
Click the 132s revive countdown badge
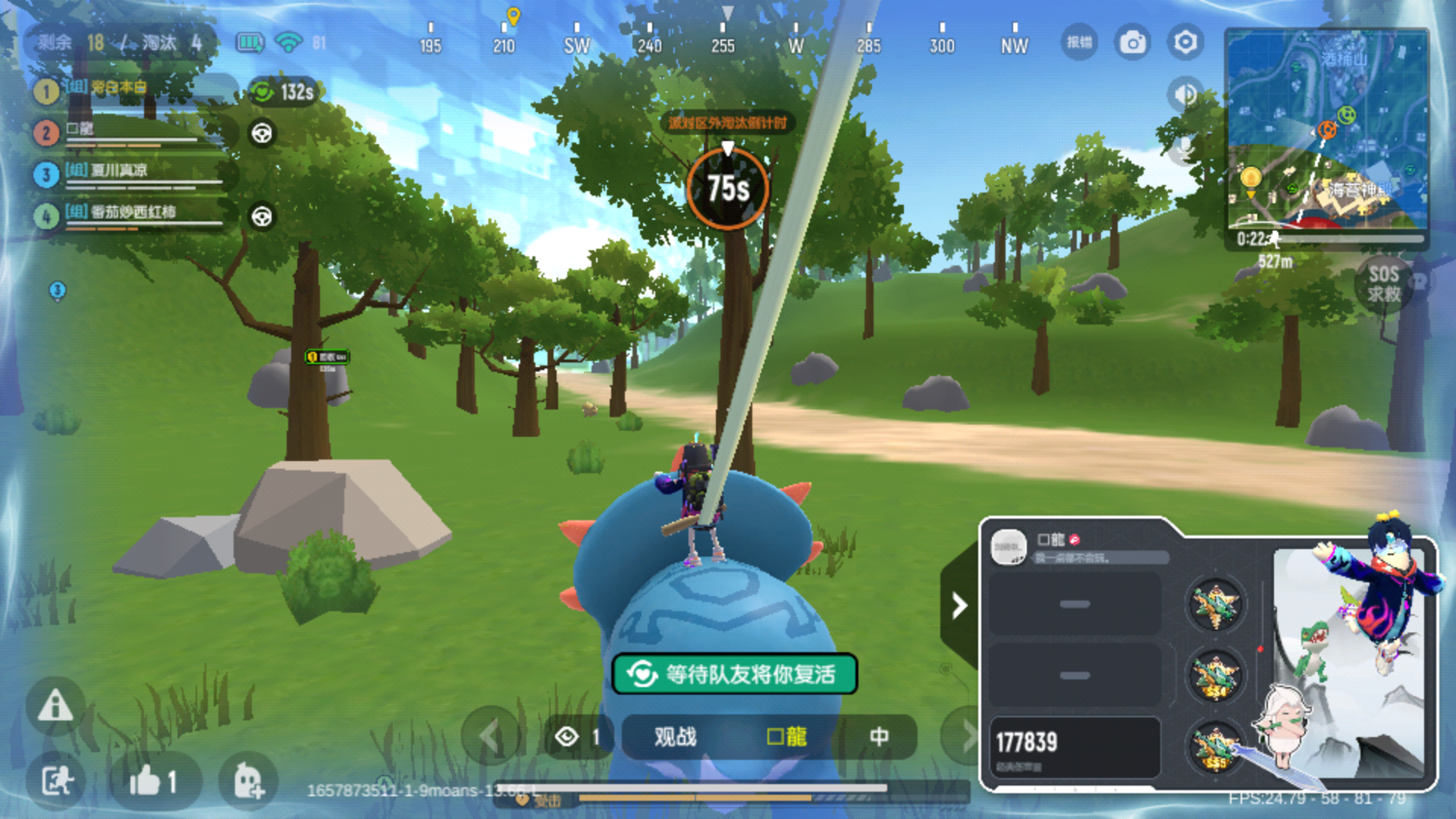[x=284, y=93]
